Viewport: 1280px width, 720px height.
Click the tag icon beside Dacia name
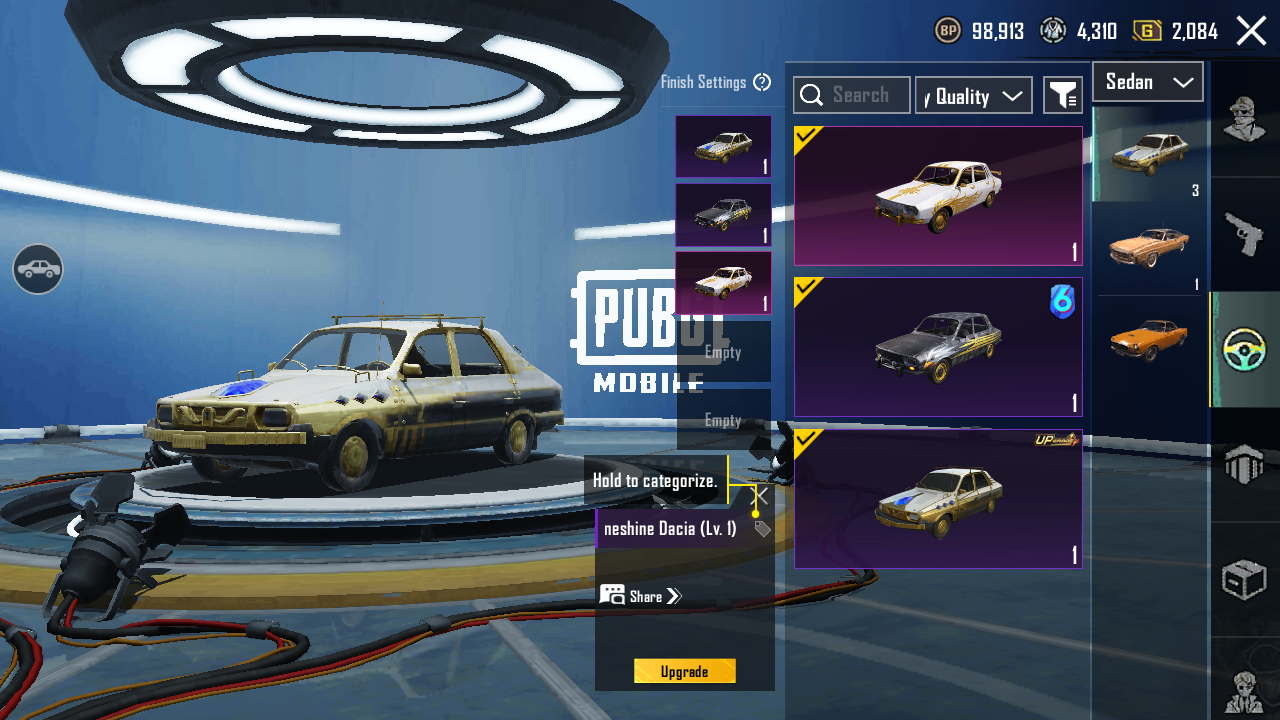coord(762,529)
